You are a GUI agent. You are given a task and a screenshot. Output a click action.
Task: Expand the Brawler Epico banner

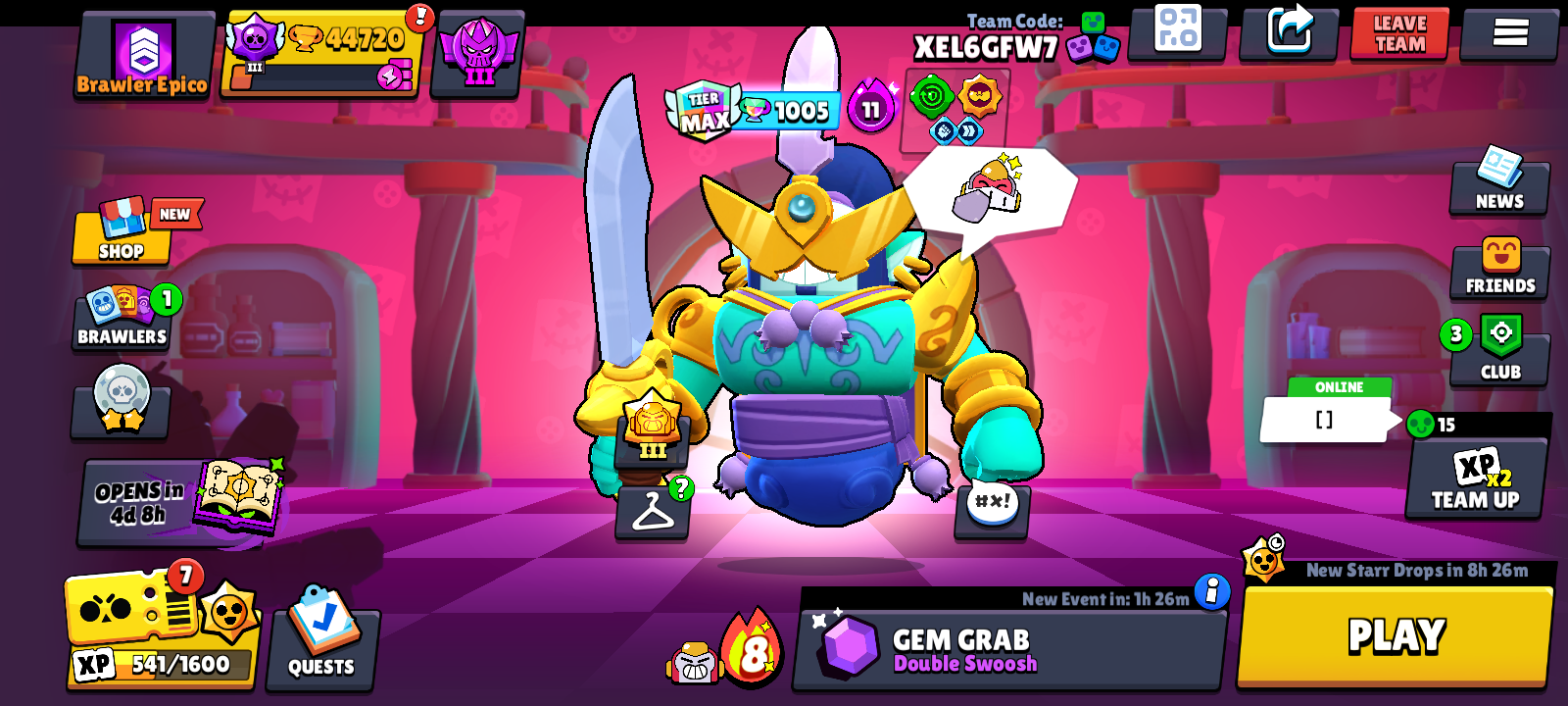(x=143, y=54)
